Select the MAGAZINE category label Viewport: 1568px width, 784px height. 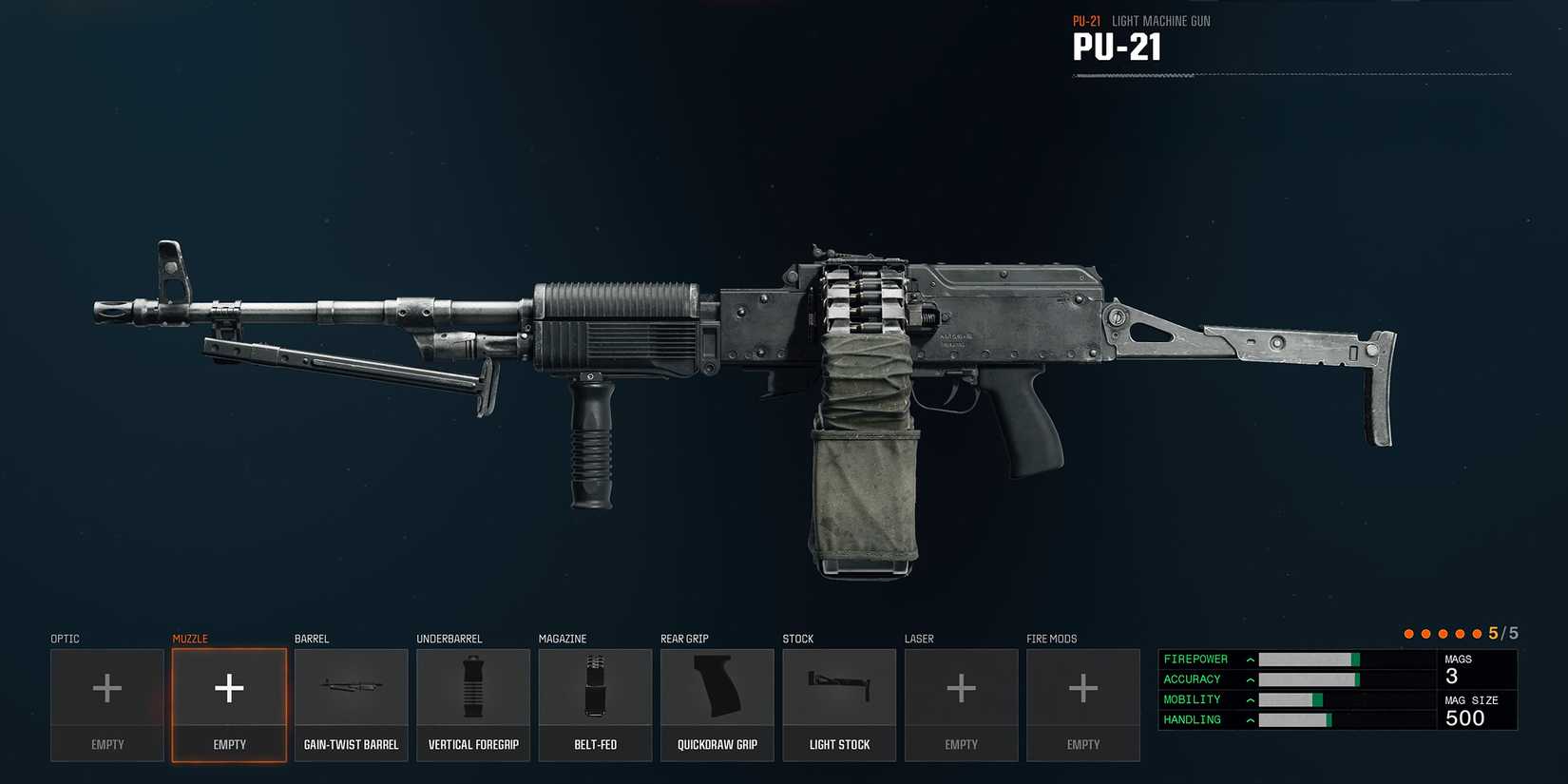tap(562, 638)
